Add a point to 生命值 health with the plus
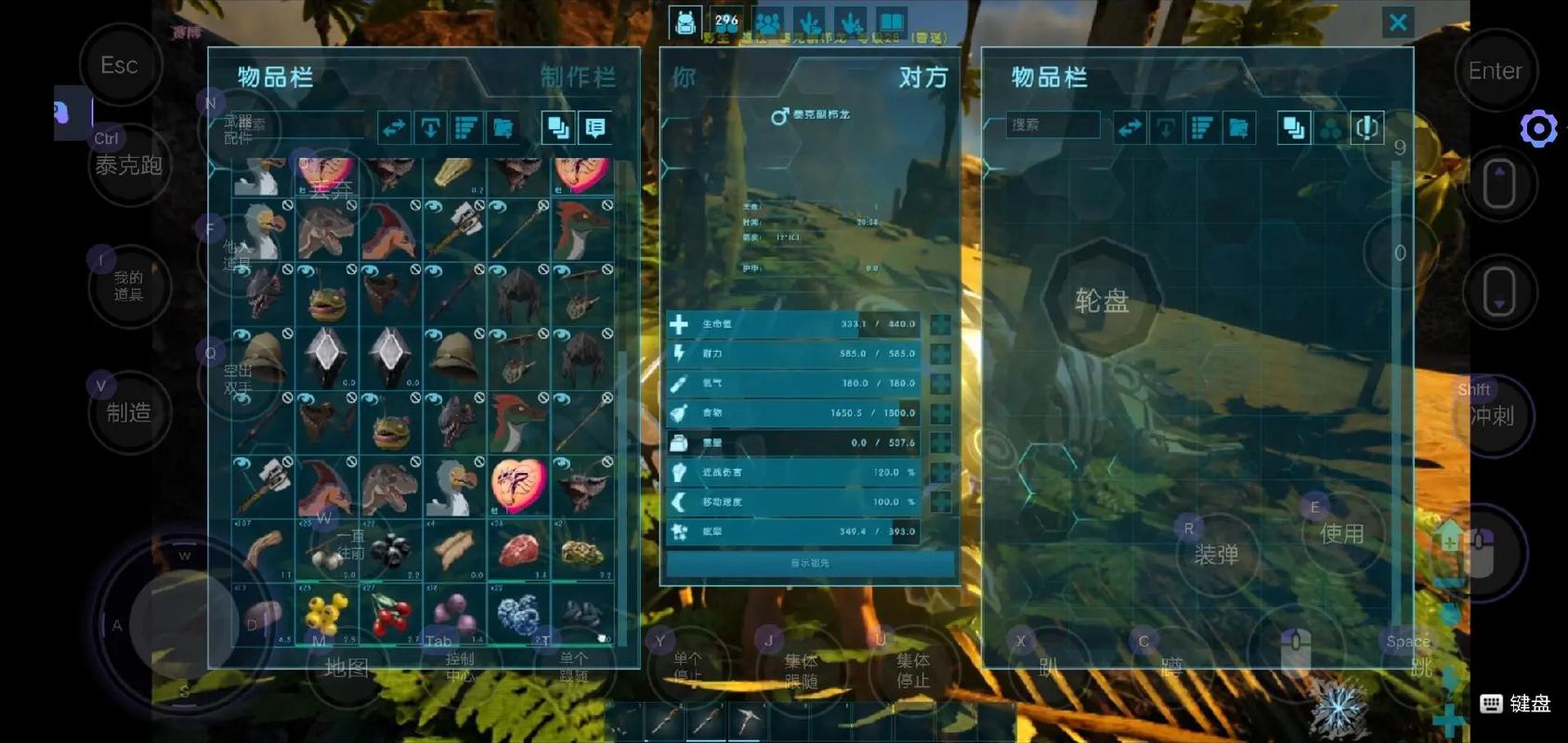 (940, 324)
